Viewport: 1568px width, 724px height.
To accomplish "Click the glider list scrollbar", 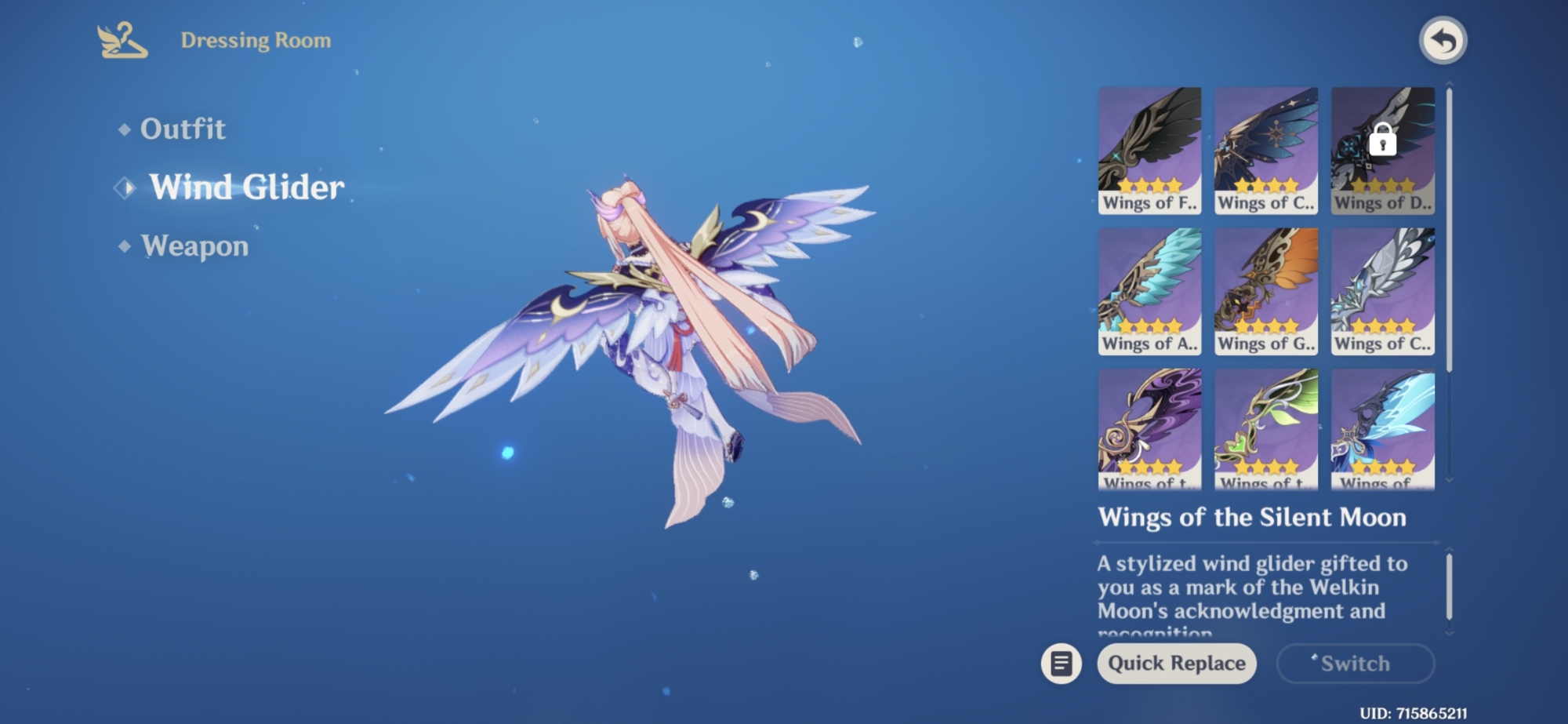I will [x=1449, y=230].
